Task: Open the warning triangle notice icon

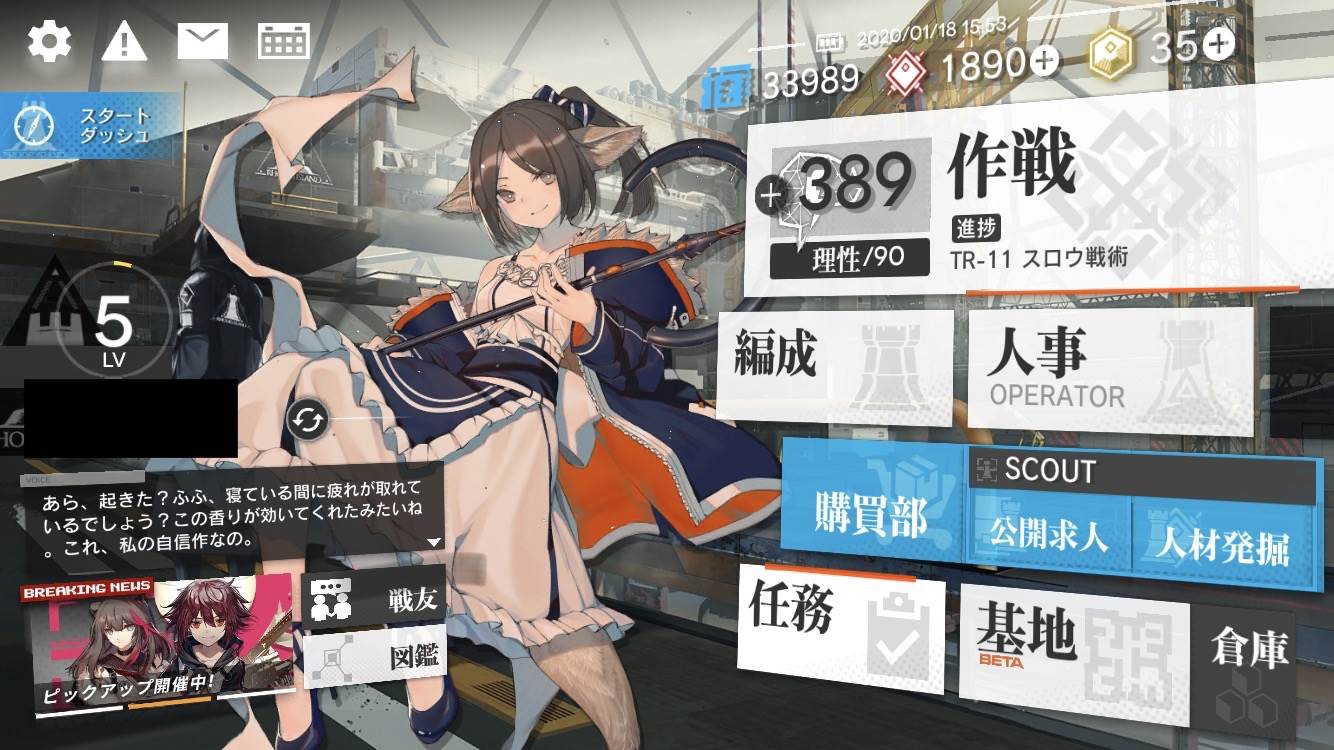Action: (x=124, y=41)
